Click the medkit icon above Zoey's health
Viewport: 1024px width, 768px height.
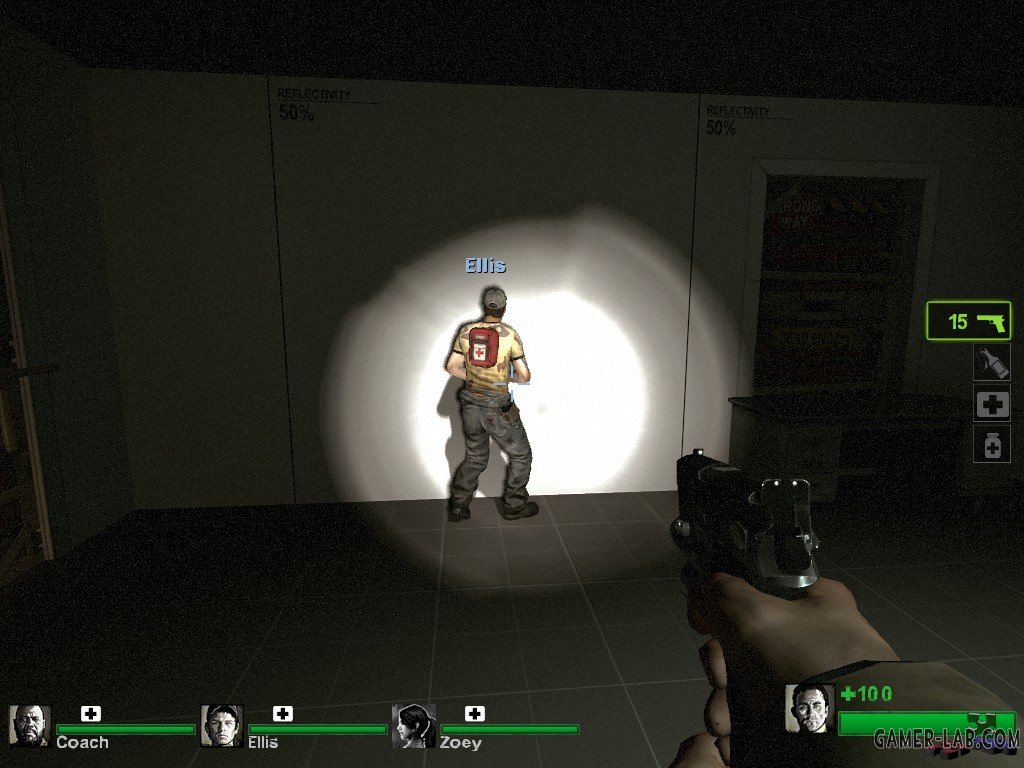click(475, 713)
